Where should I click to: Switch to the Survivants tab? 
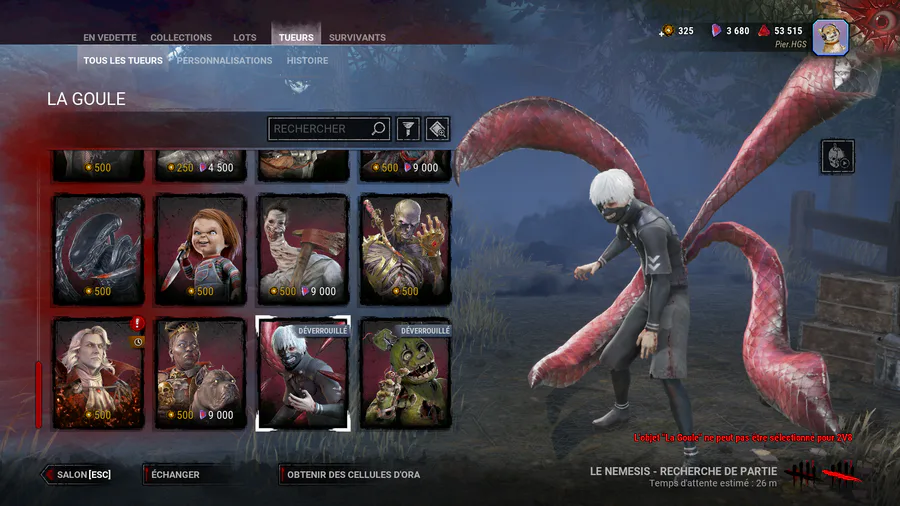pos(357,38)
